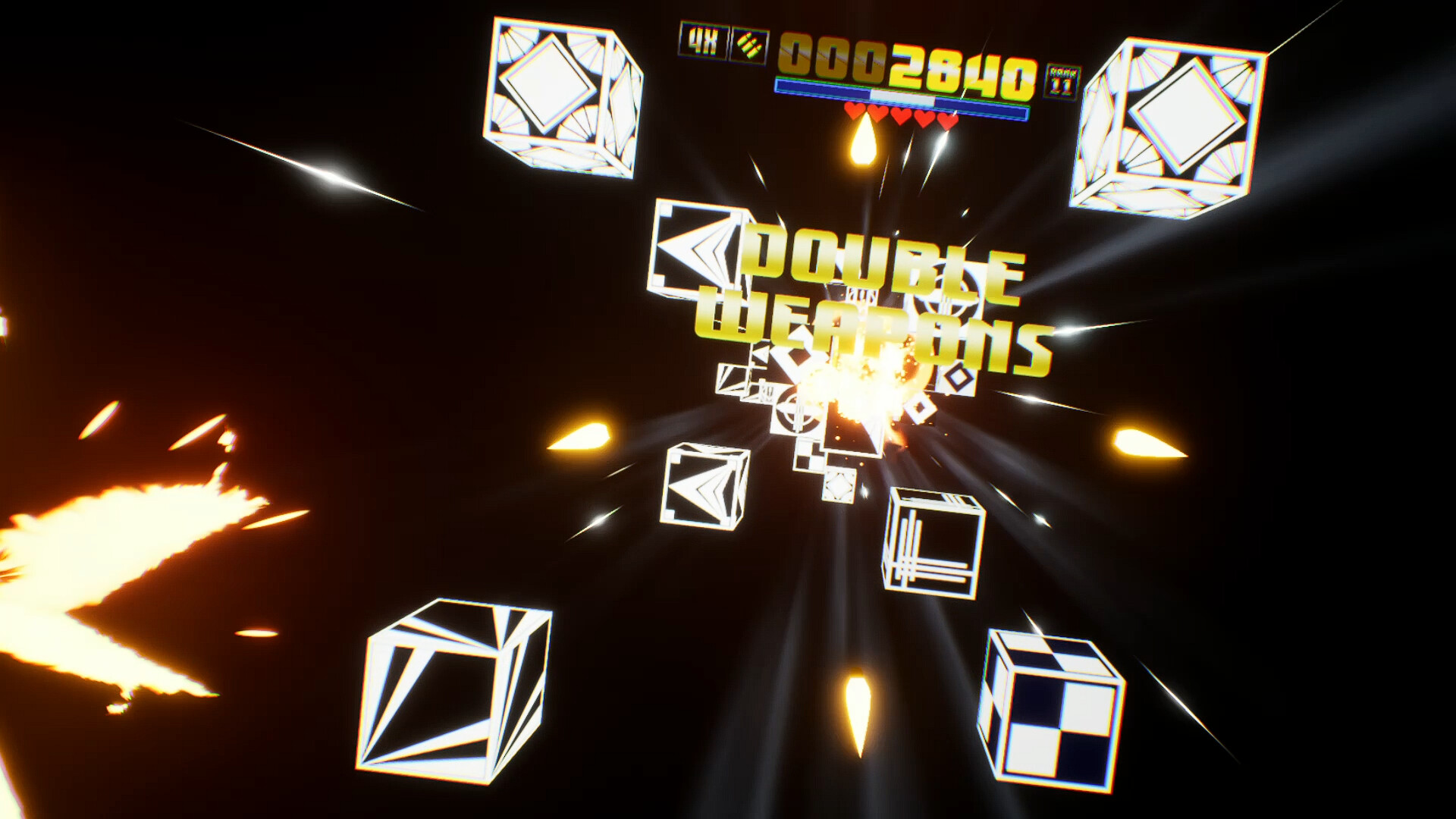Click the last heart in health row
Image resolution: width=1456 pixels, height=819 pixels.
pyautogui.click(x=947, y=121)
